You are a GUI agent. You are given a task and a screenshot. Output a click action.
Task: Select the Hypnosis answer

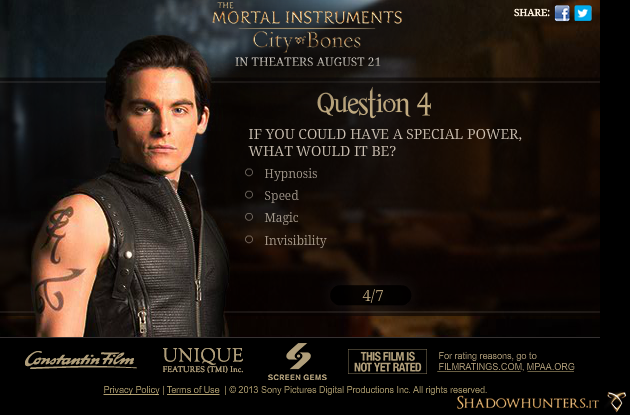point(249,173)
